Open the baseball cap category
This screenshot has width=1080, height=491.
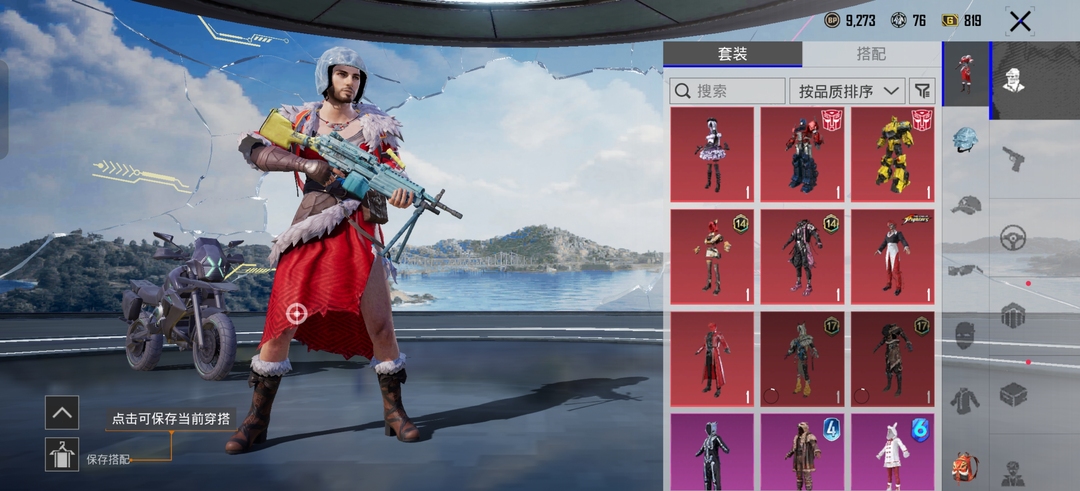[965, 205]
